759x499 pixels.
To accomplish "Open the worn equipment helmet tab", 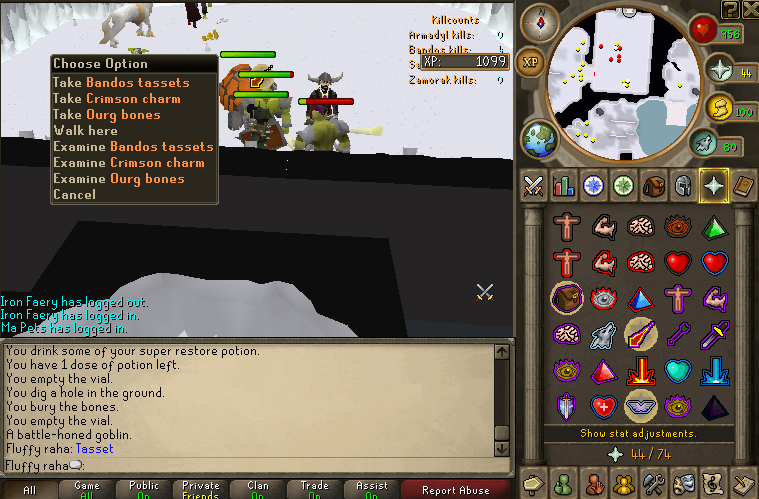I will [x=683, y=185].
